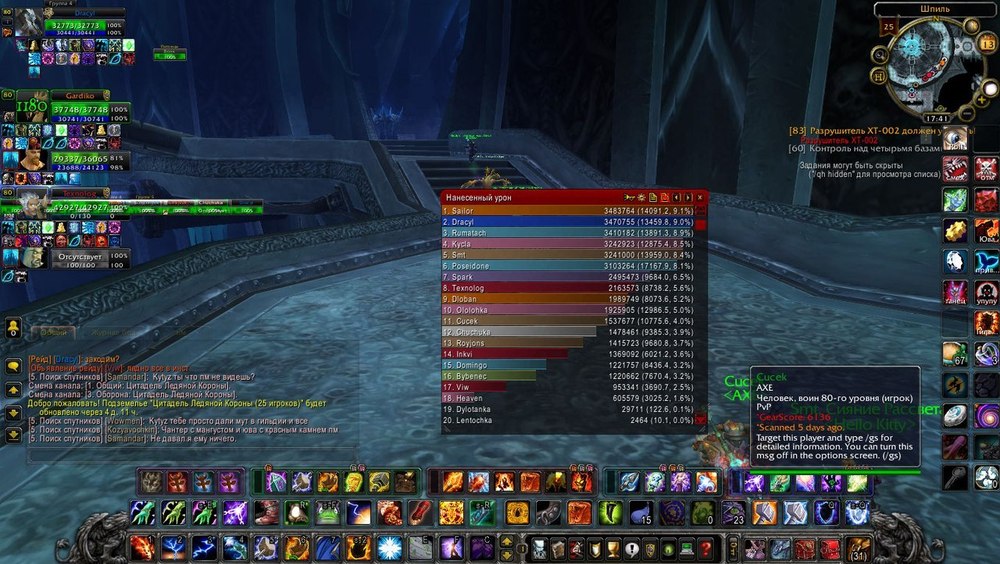Show the next damage meter mode using right arrow
The width and height of the screenshot is (1000, 564).
(689, 198)
